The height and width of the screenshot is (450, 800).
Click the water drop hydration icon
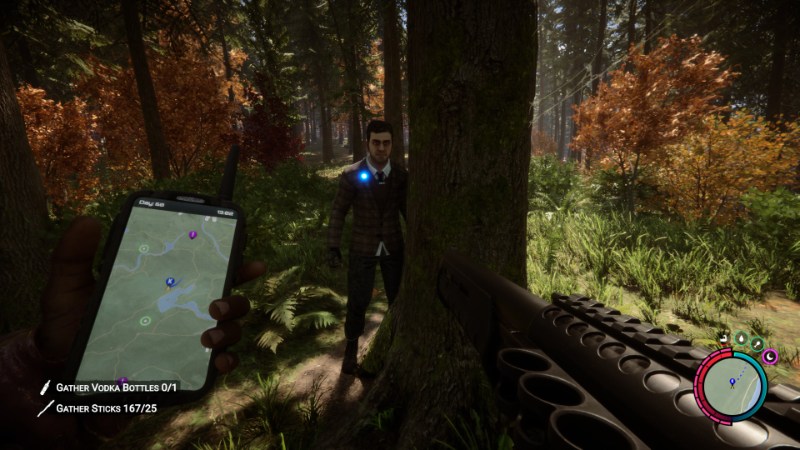tap(741, 339)
